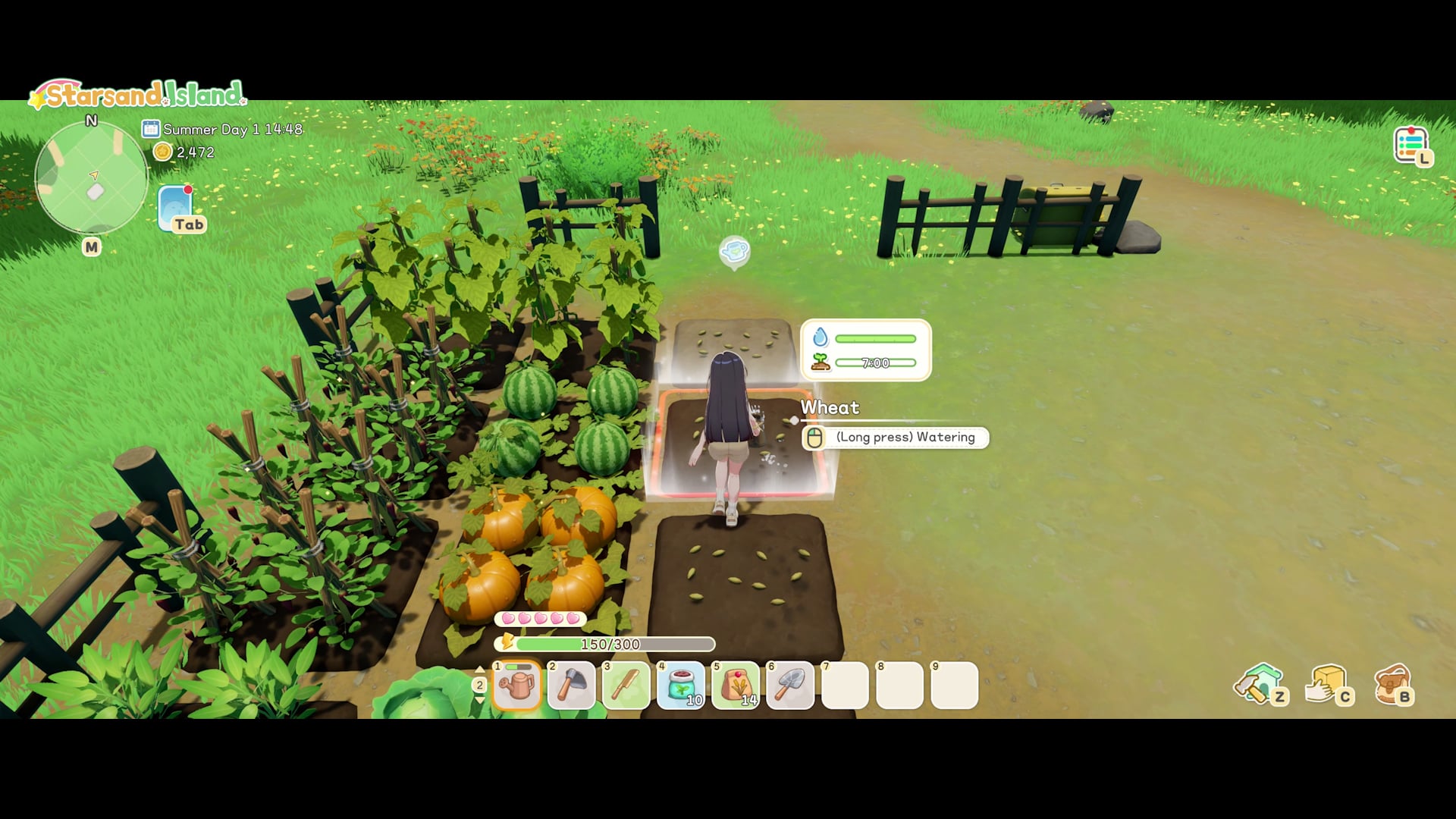Select the jar of seeds in slot 4
Screen dimensions: 1456x819
pos(682,685)
